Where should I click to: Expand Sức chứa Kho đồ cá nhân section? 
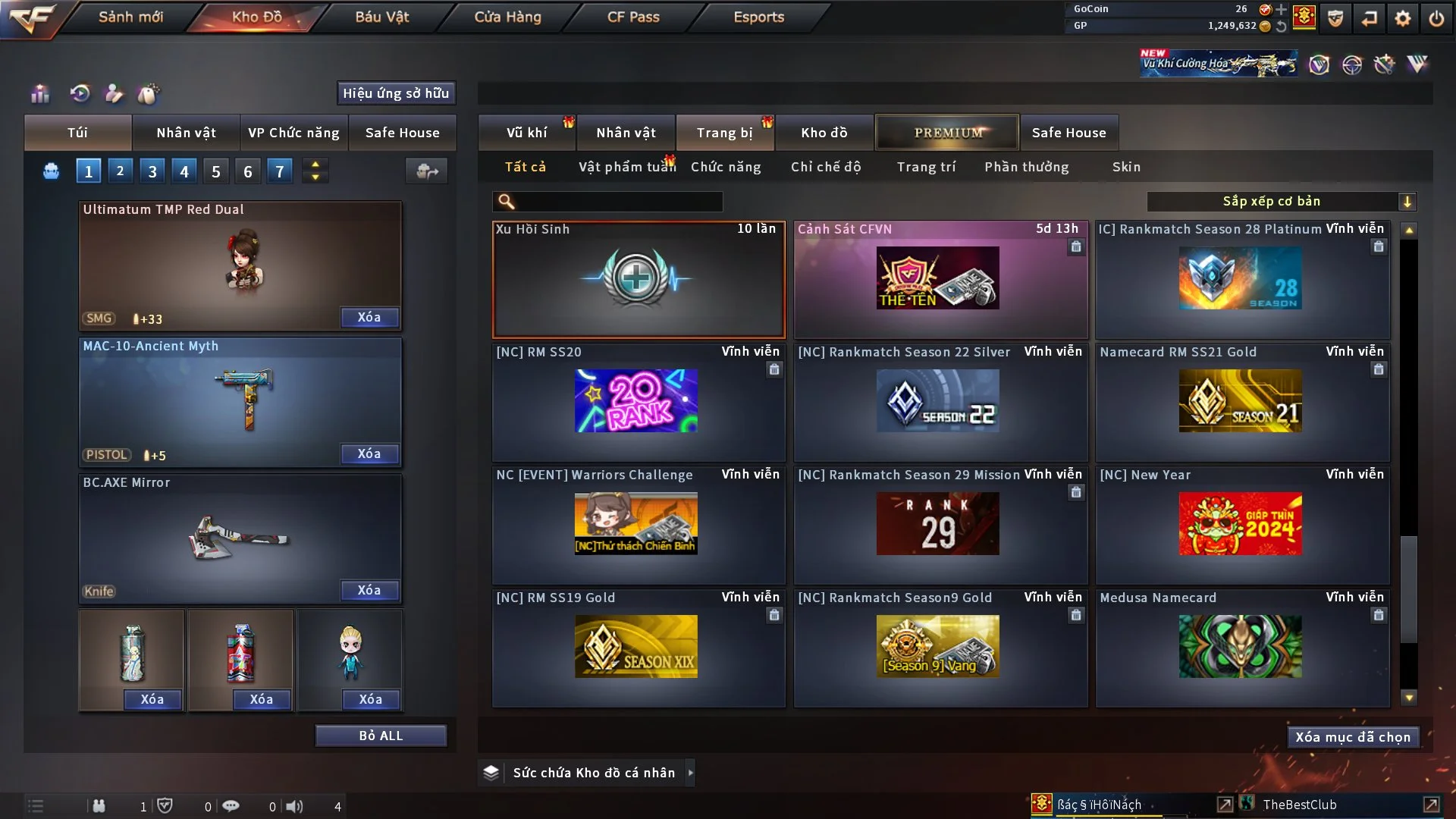coord(691,773)
